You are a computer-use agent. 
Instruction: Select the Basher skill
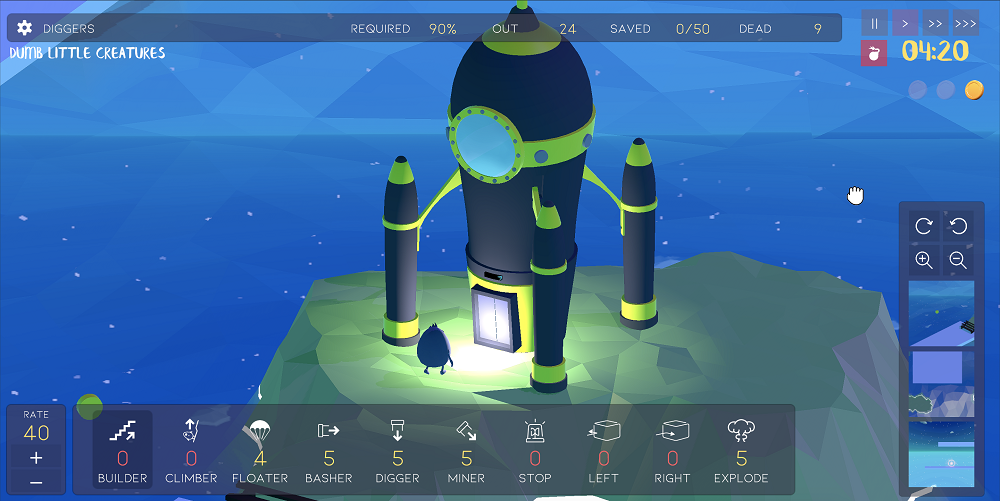pyautogui.click(x=329, y=449)
